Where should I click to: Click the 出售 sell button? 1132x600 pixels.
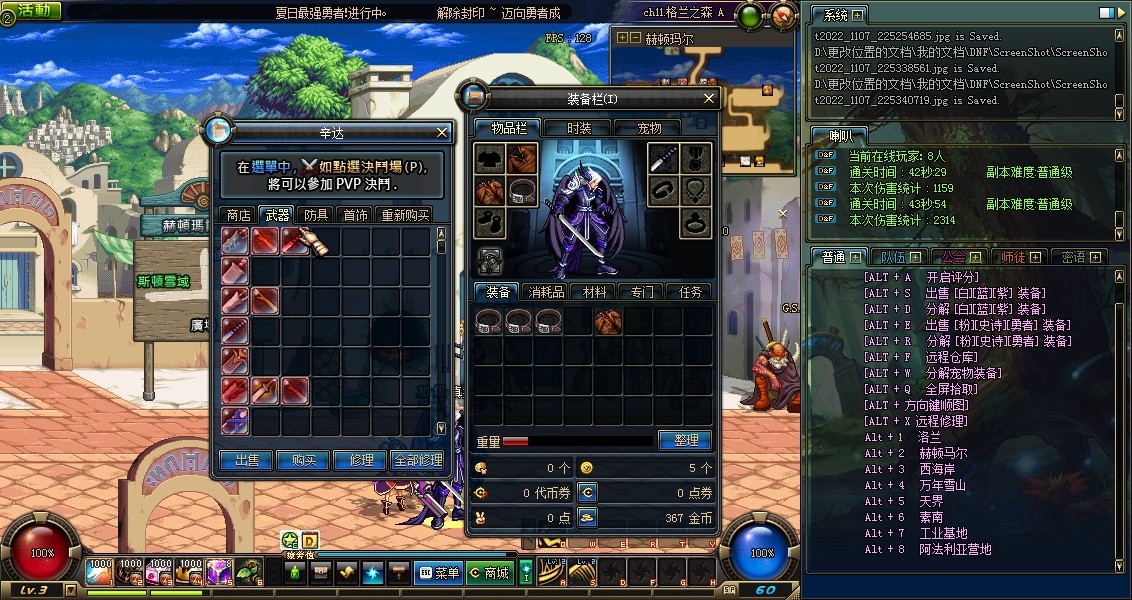click(x=247, y=460)
